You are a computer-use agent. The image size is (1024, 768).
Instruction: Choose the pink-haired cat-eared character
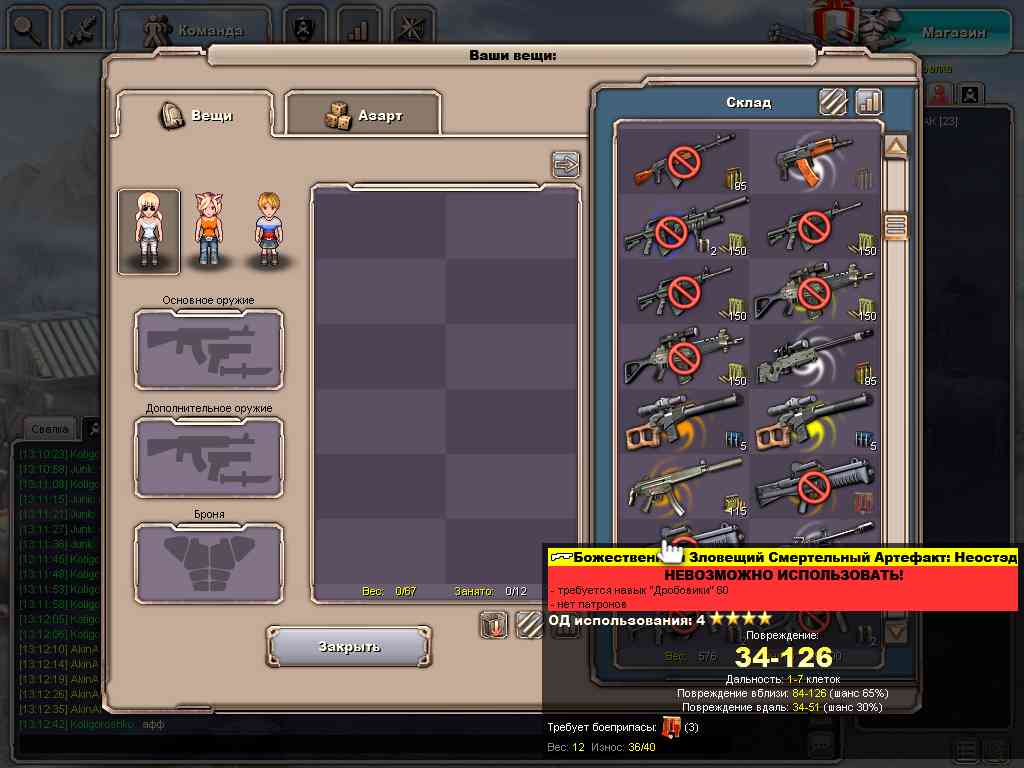(207, 231)
